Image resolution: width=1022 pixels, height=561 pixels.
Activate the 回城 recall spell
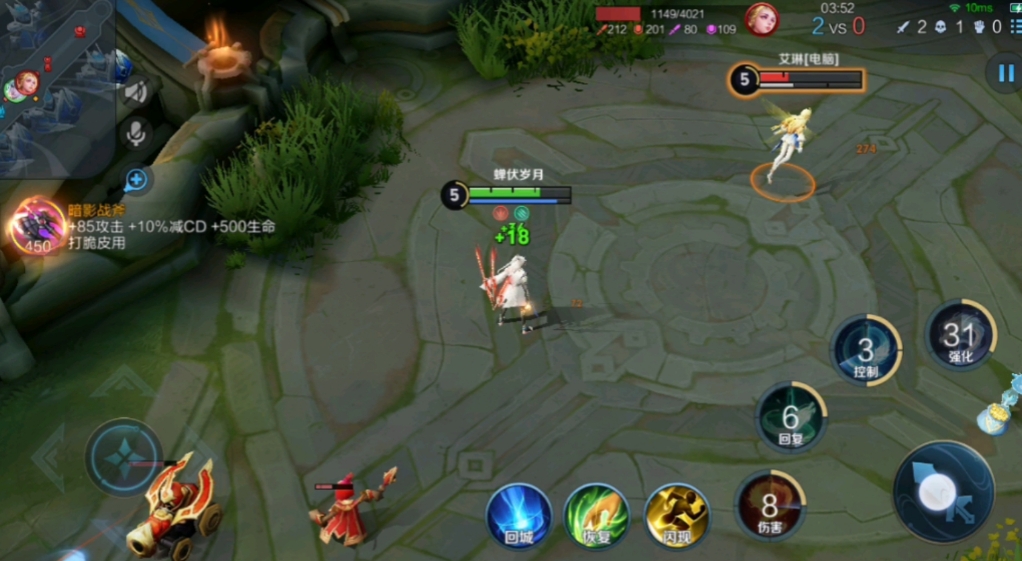point(519,515)
